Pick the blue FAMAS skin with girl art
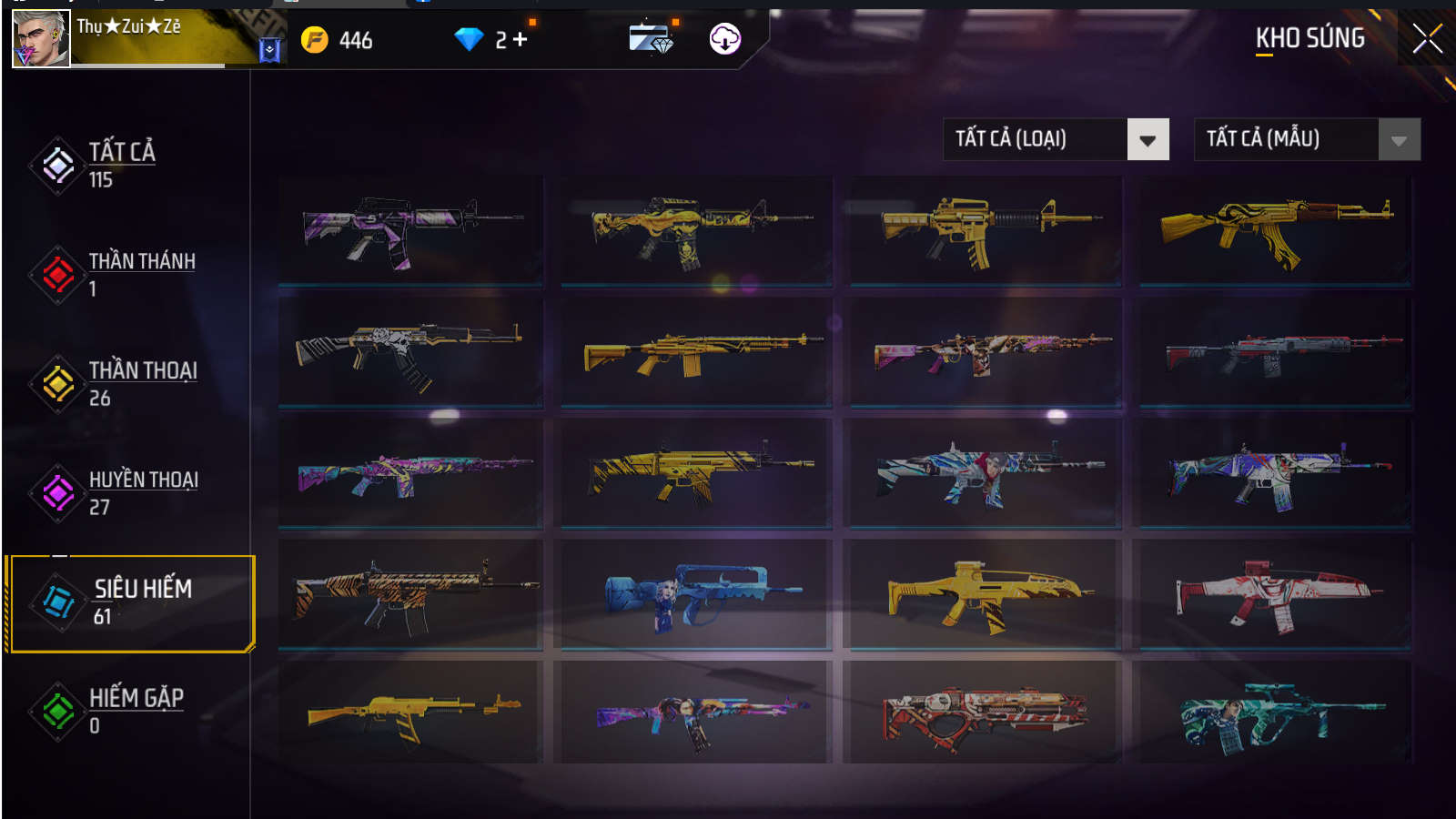 (696, 594)
